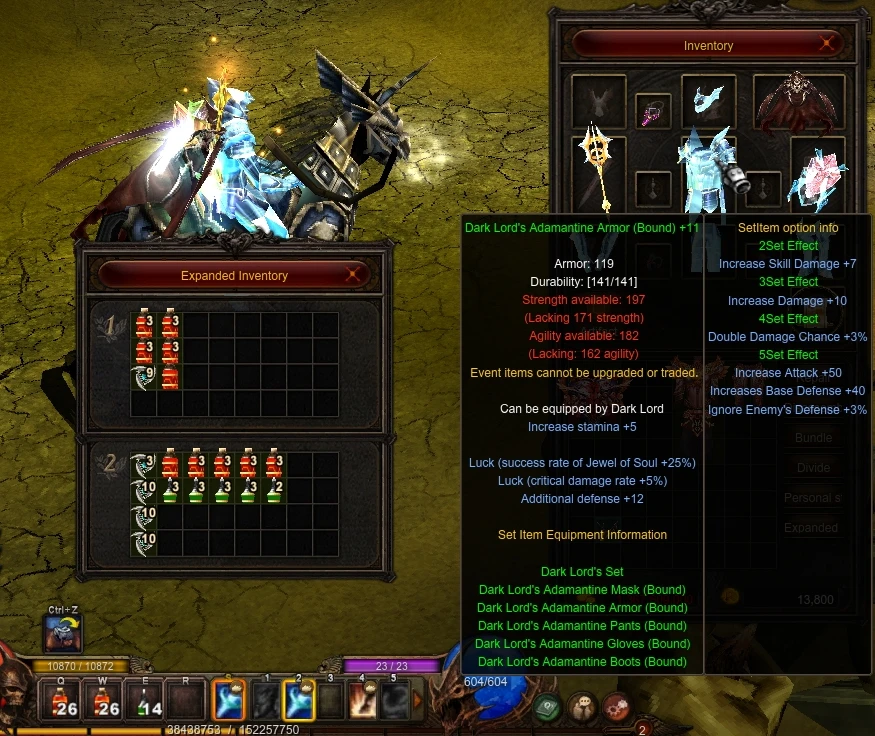Pick the green potion stack of 2
The width and height of the screenshot is (875, 736).
[274, 491]
